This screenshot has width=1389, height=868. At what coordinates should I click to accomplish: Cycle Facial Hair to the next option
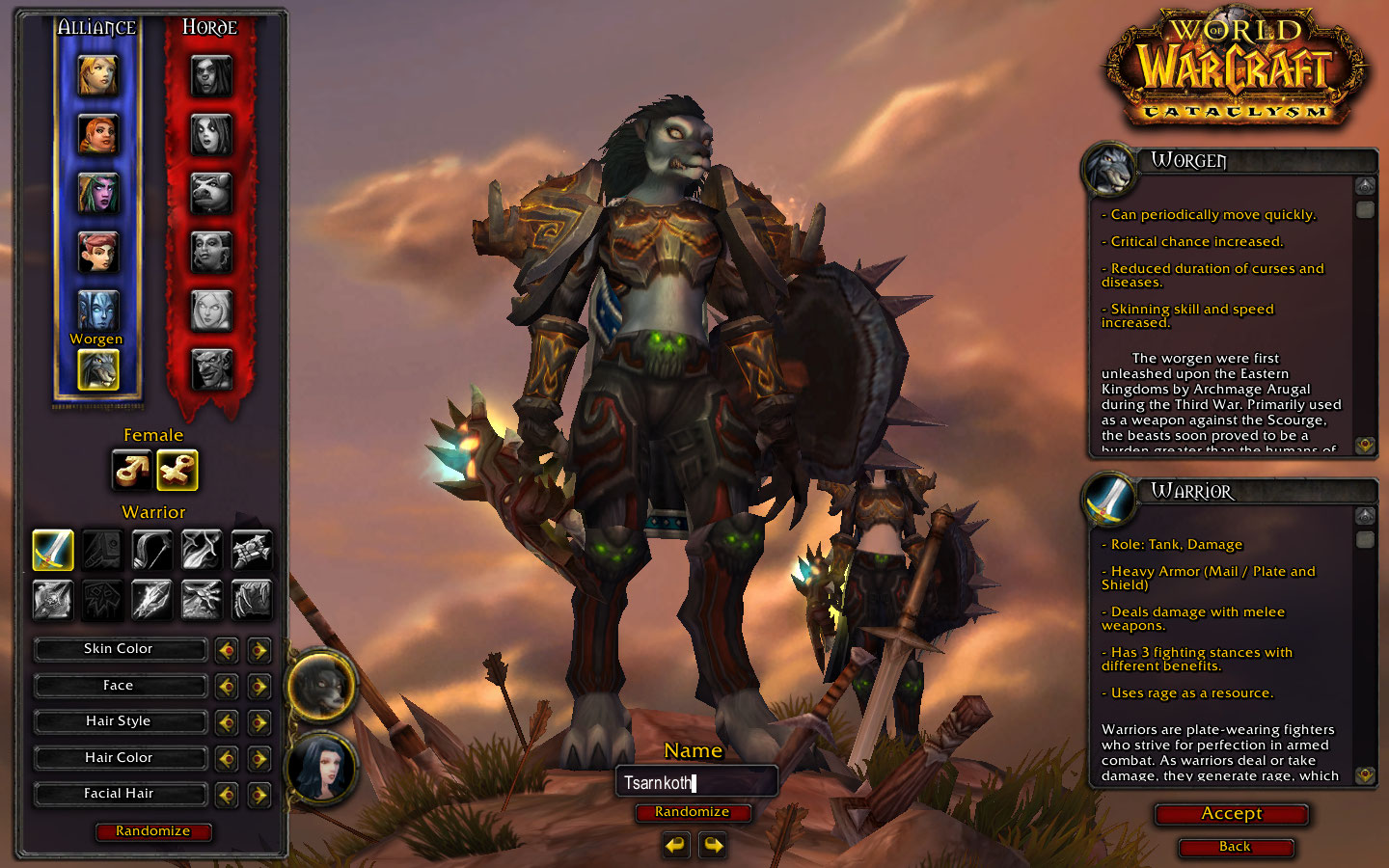tap(259, 795)
